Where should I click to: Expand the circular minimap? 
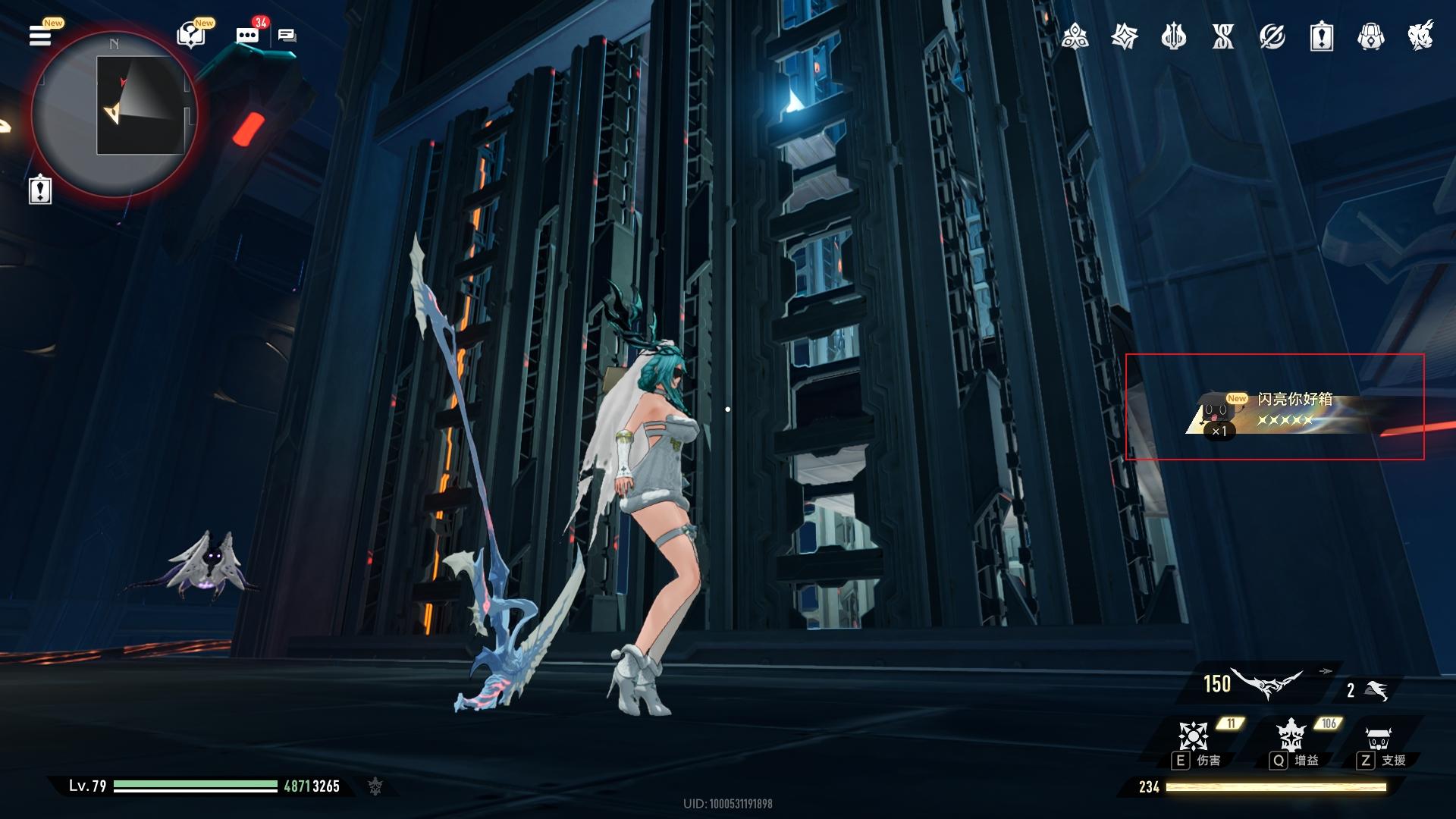coord(115,112)
